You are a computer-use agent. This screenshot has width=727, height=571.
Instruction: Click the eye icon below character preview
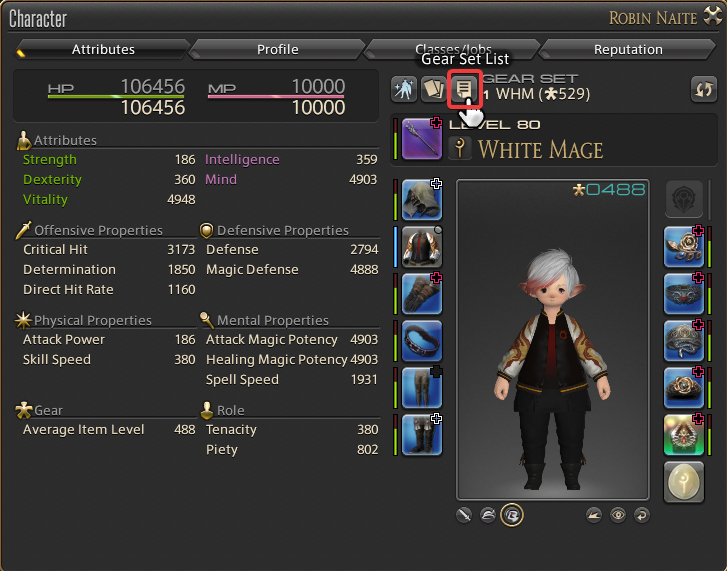618,515
